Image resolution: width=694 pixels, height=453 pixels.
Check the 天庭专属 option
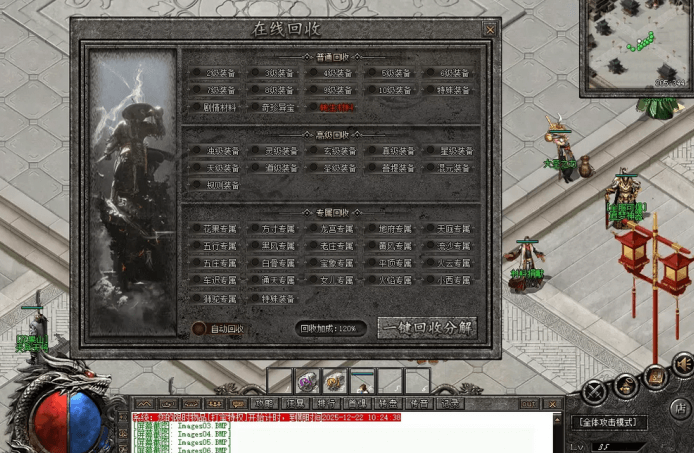coord(431,229)
